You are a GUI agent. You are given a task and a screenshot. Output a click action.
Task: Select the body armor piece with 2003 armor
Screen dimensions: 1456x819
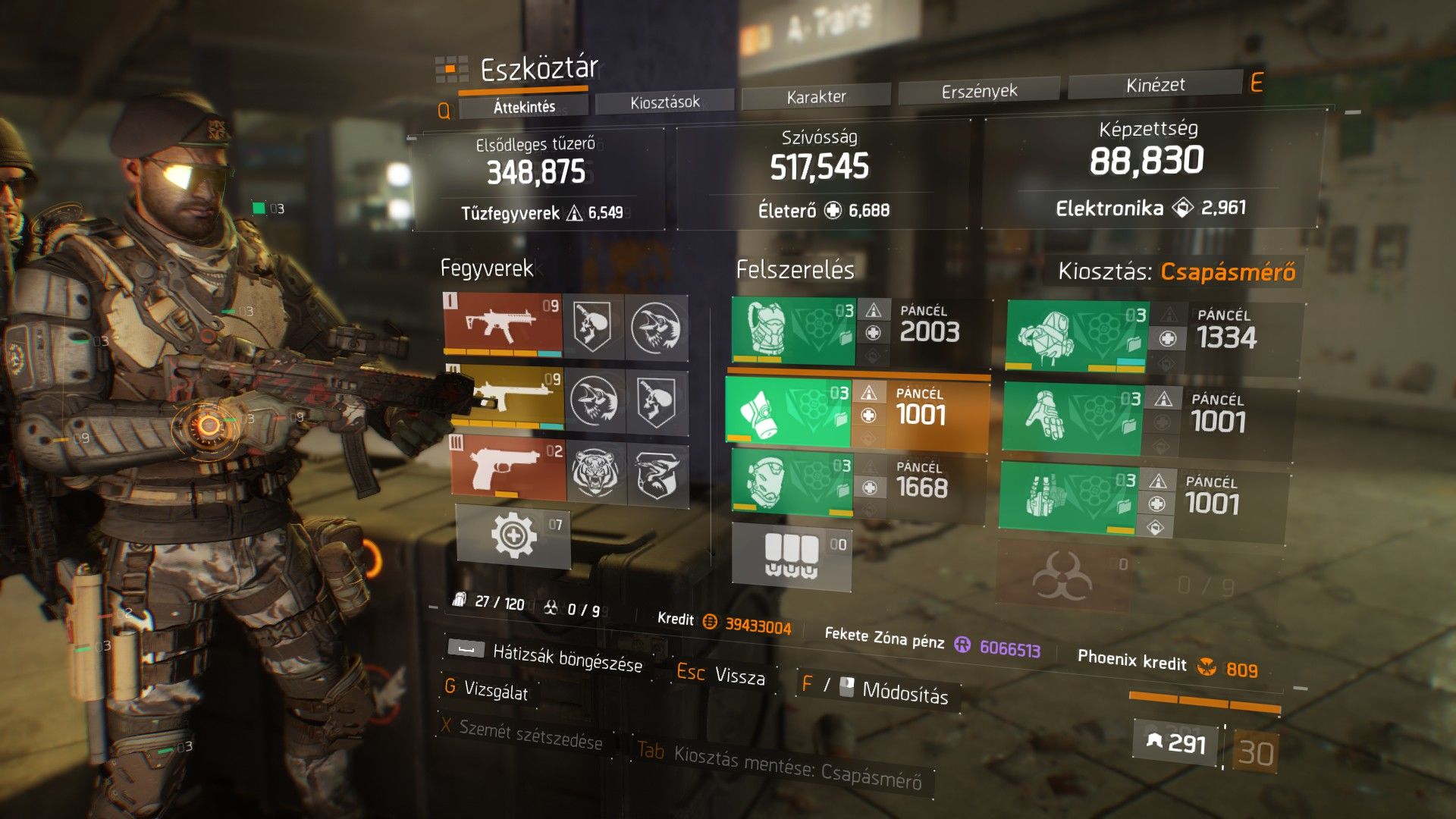793,331
